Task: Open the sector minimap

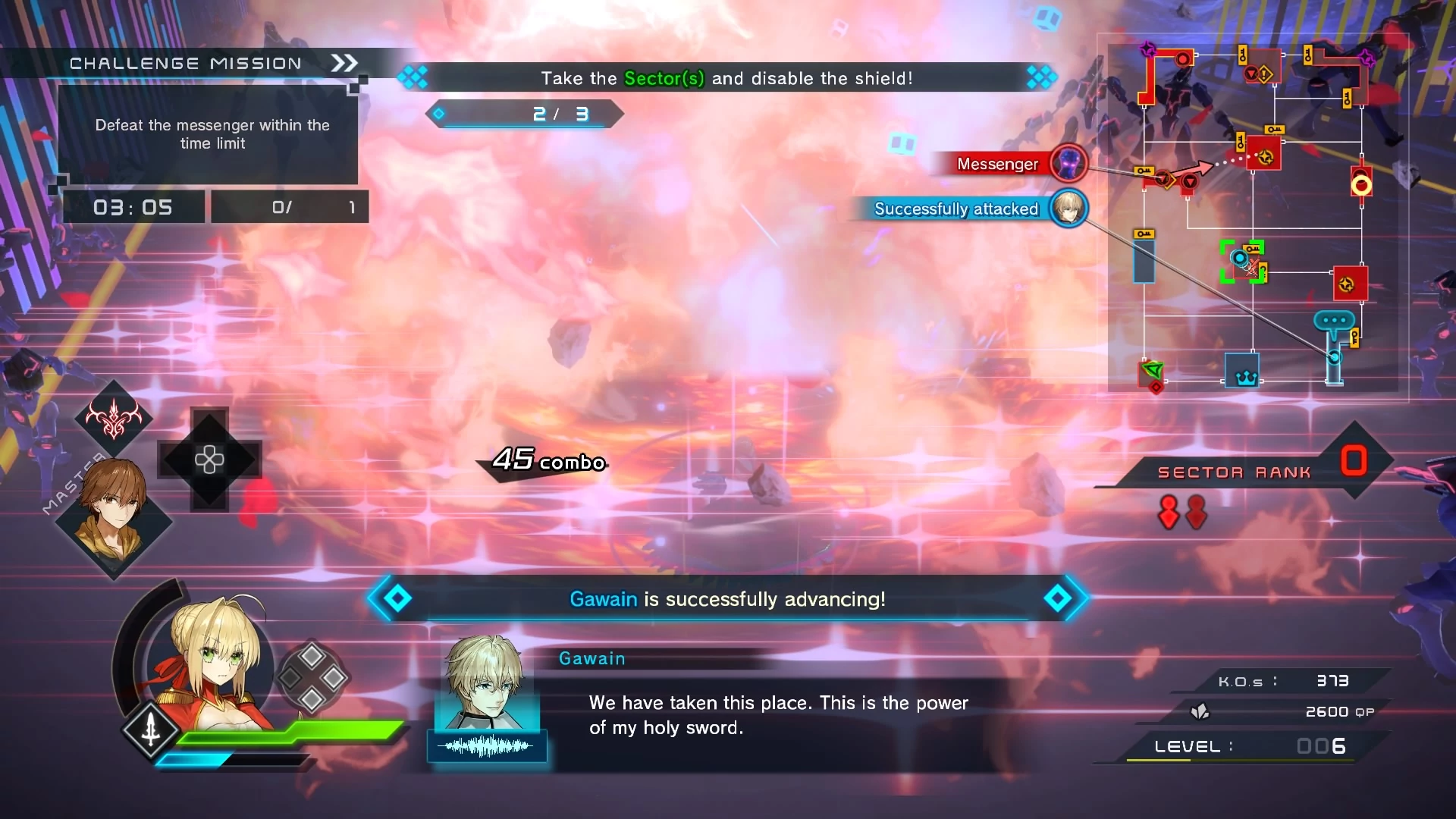Action: [x=1253, y=216]
